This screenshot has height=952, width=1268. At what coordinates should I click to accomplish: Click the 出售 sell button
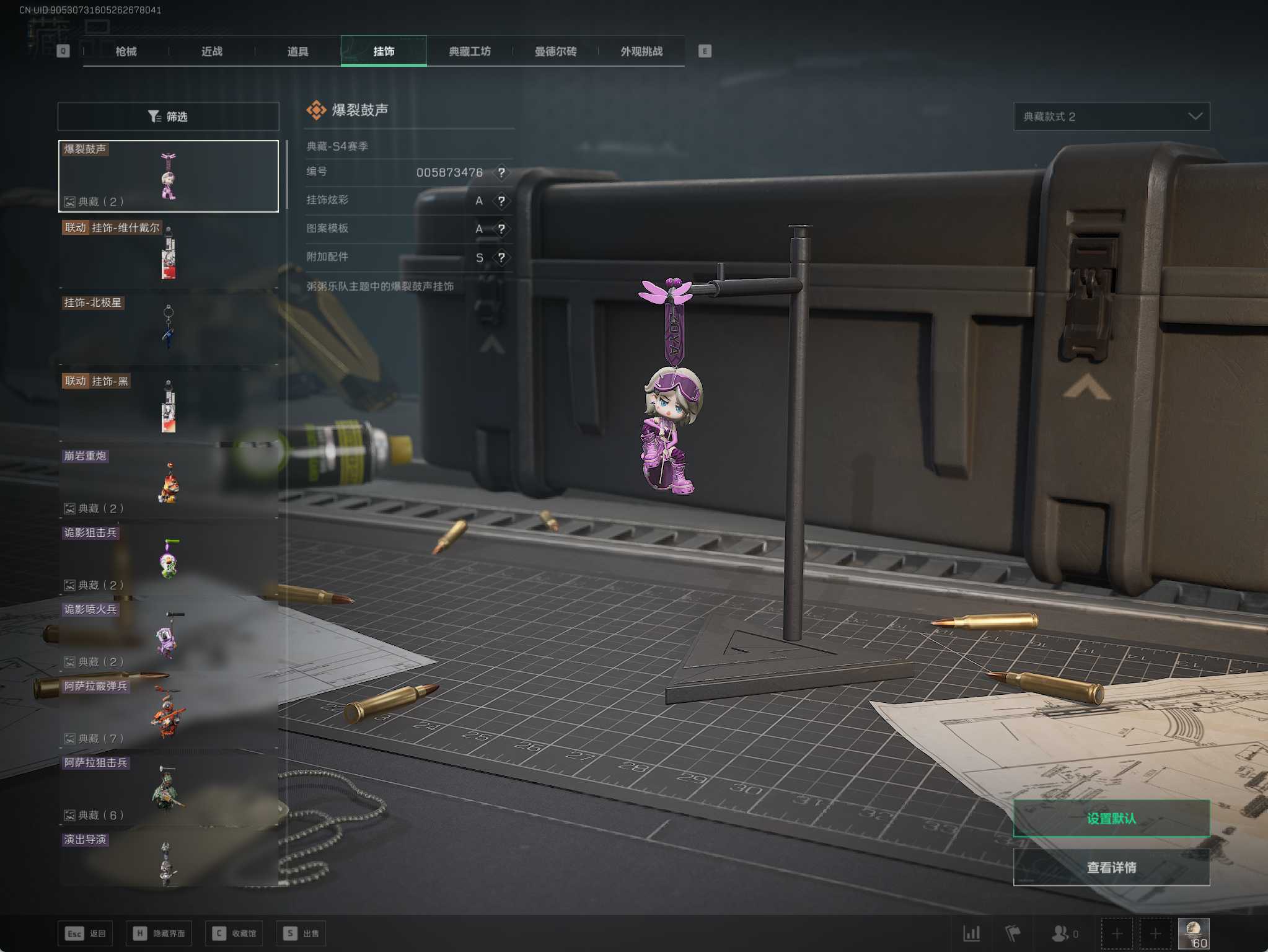(301, 933)
